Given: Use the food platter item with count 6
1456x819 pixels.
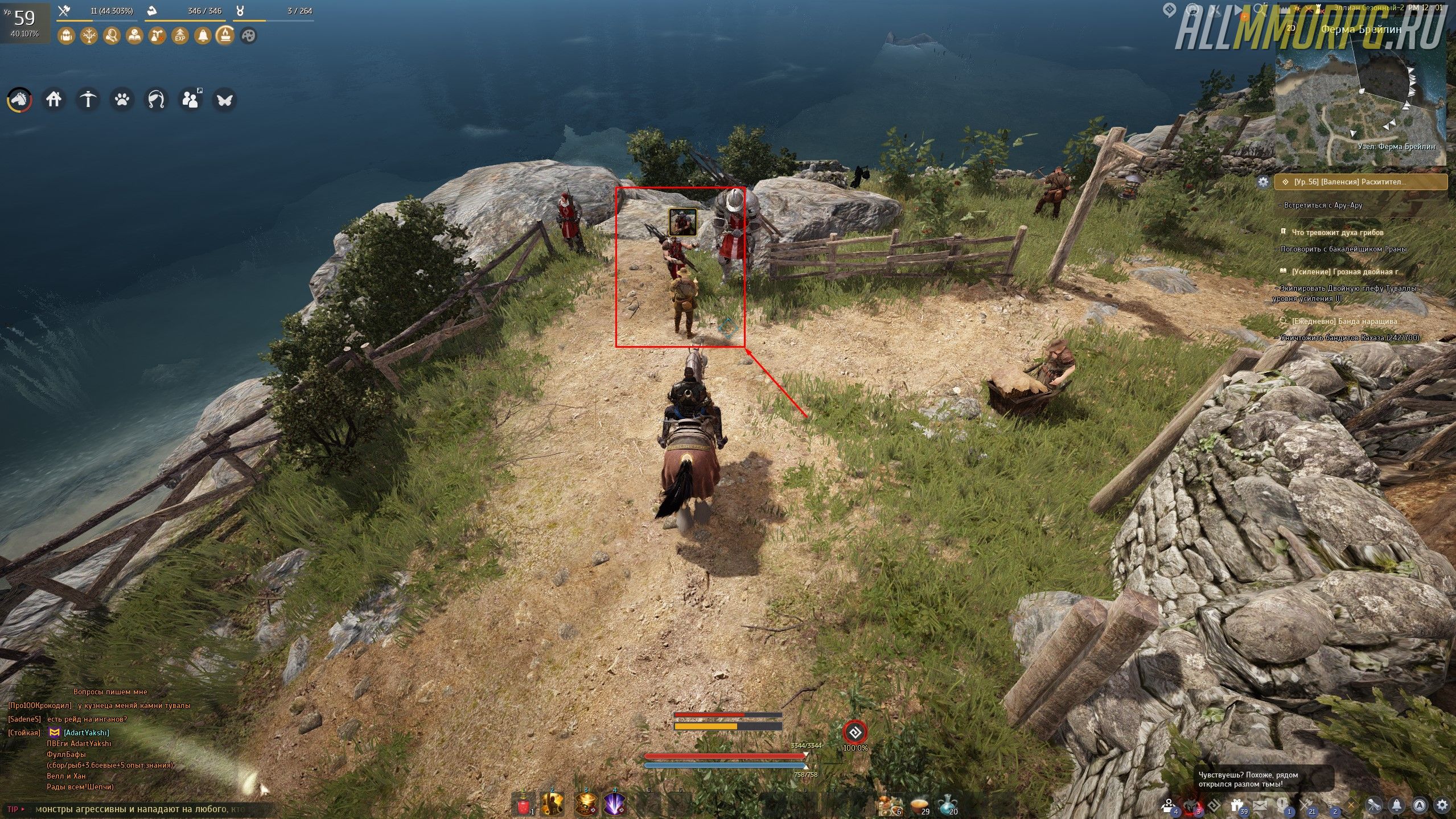Looking at the screenshot, I should [x=889, y=805].
